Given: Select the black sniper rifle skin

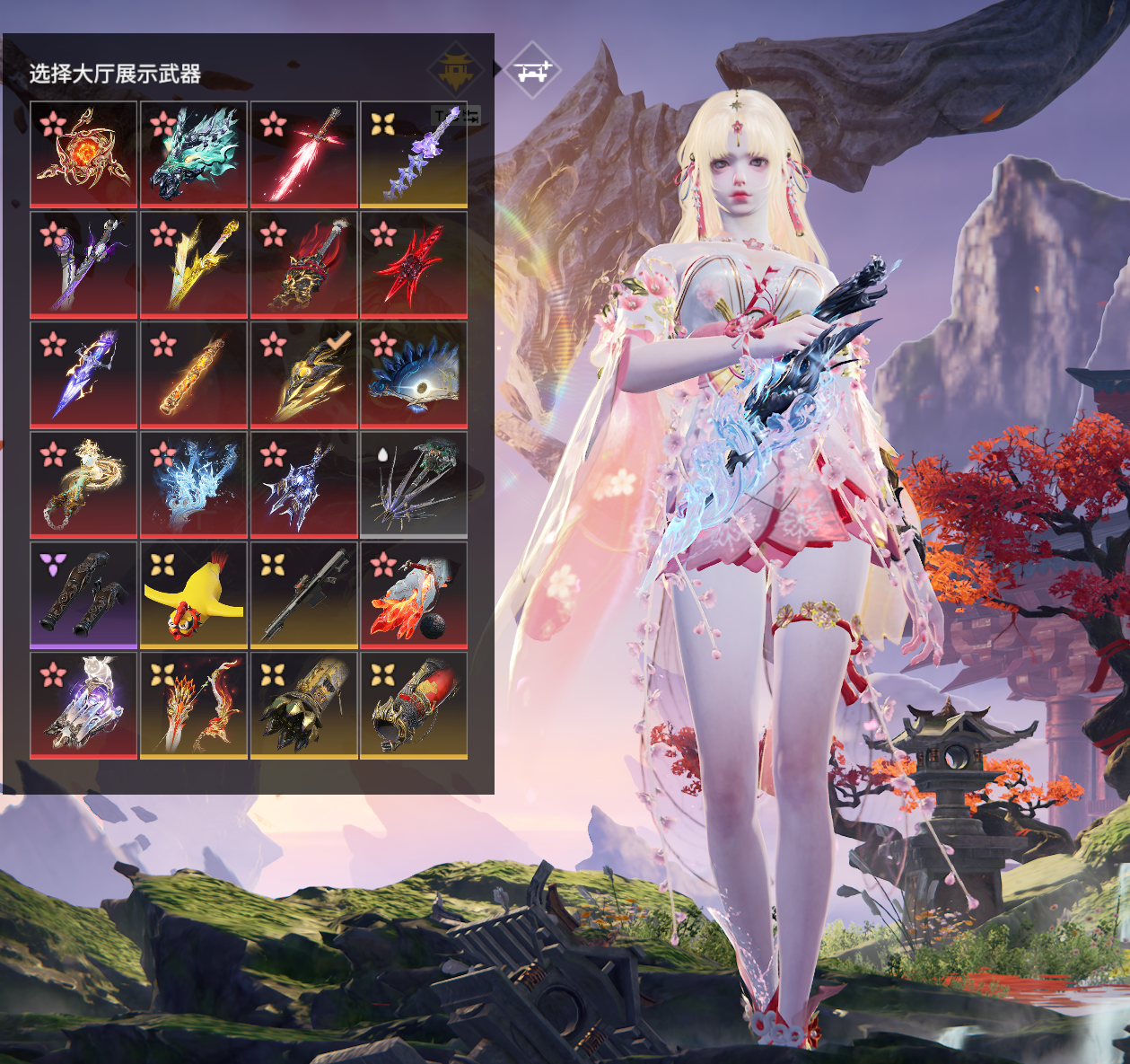Looking at the screenshot, I should click(x=304, y=595).
